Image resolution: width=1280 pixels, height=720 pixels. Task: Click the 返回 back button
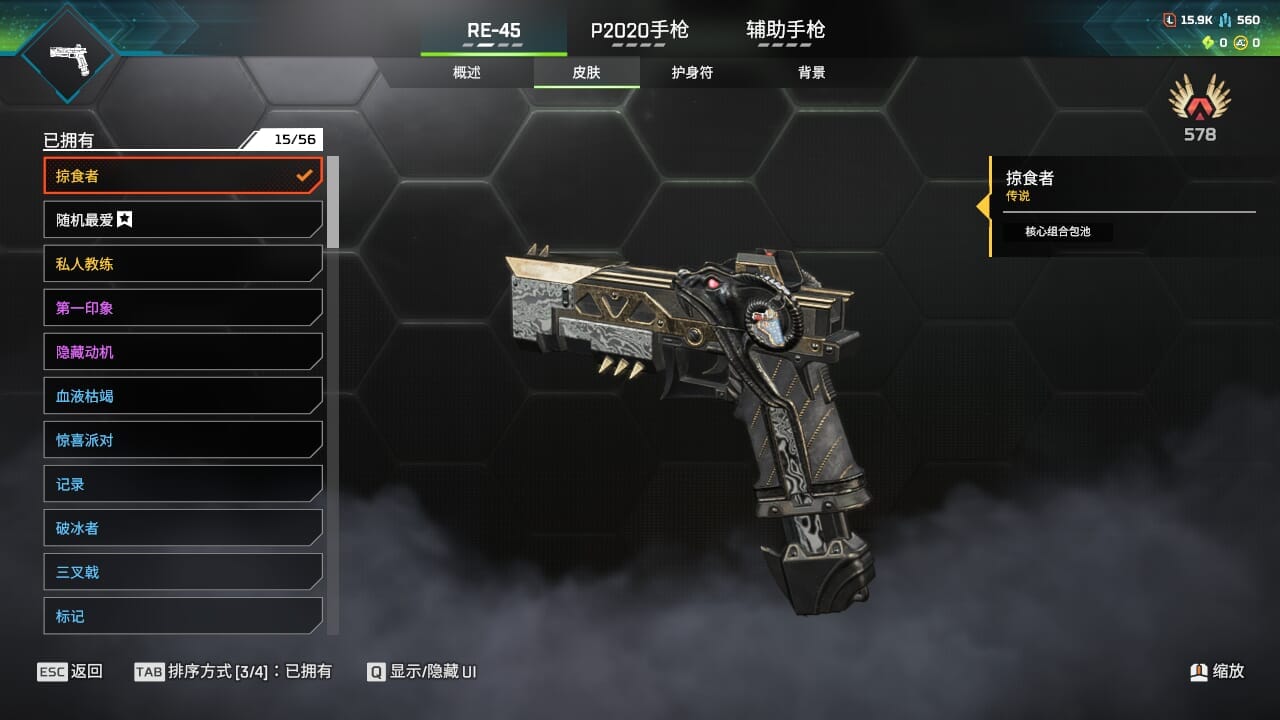[70, 671]
